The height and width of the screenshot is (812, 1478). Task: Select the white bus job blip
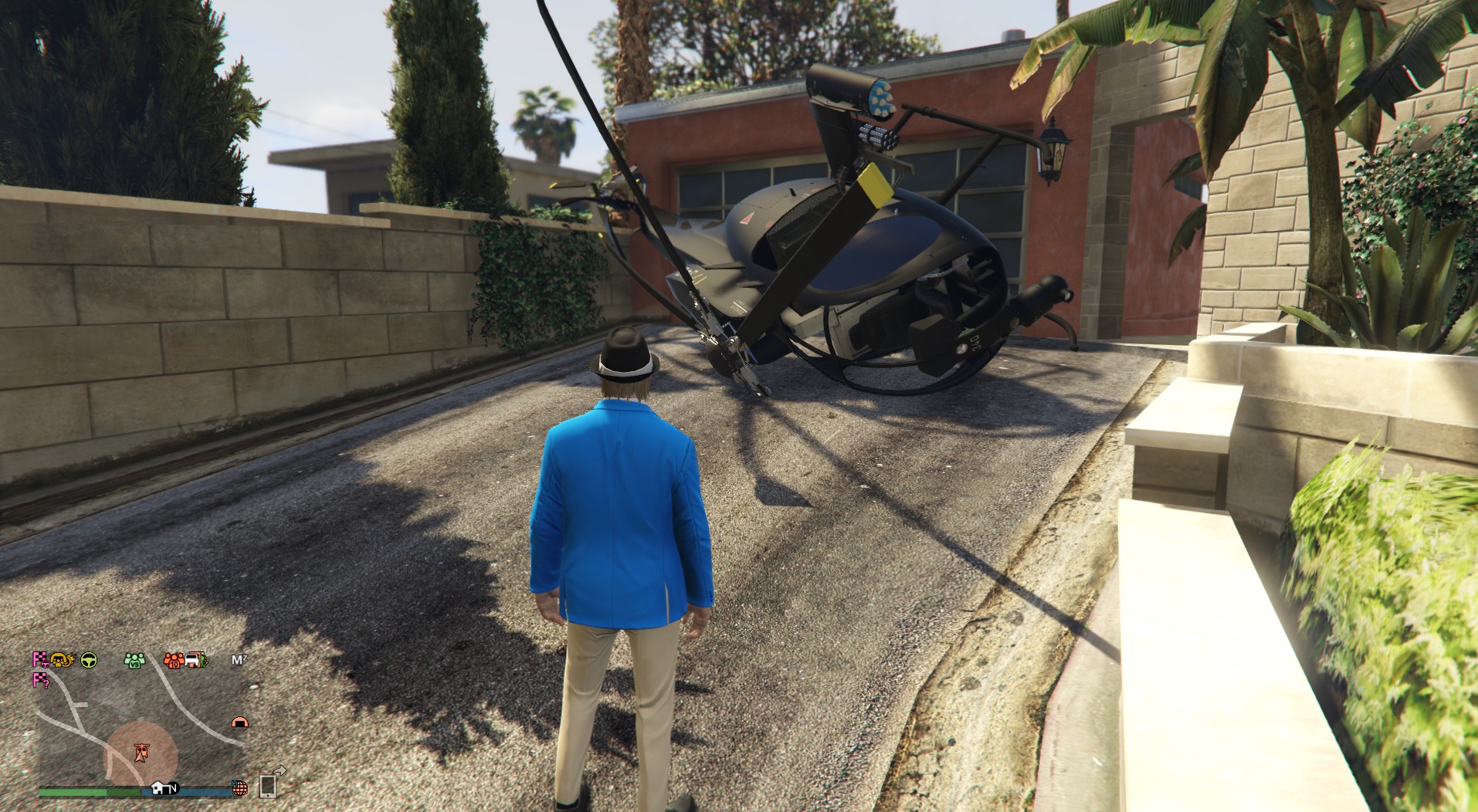(192, 661)
